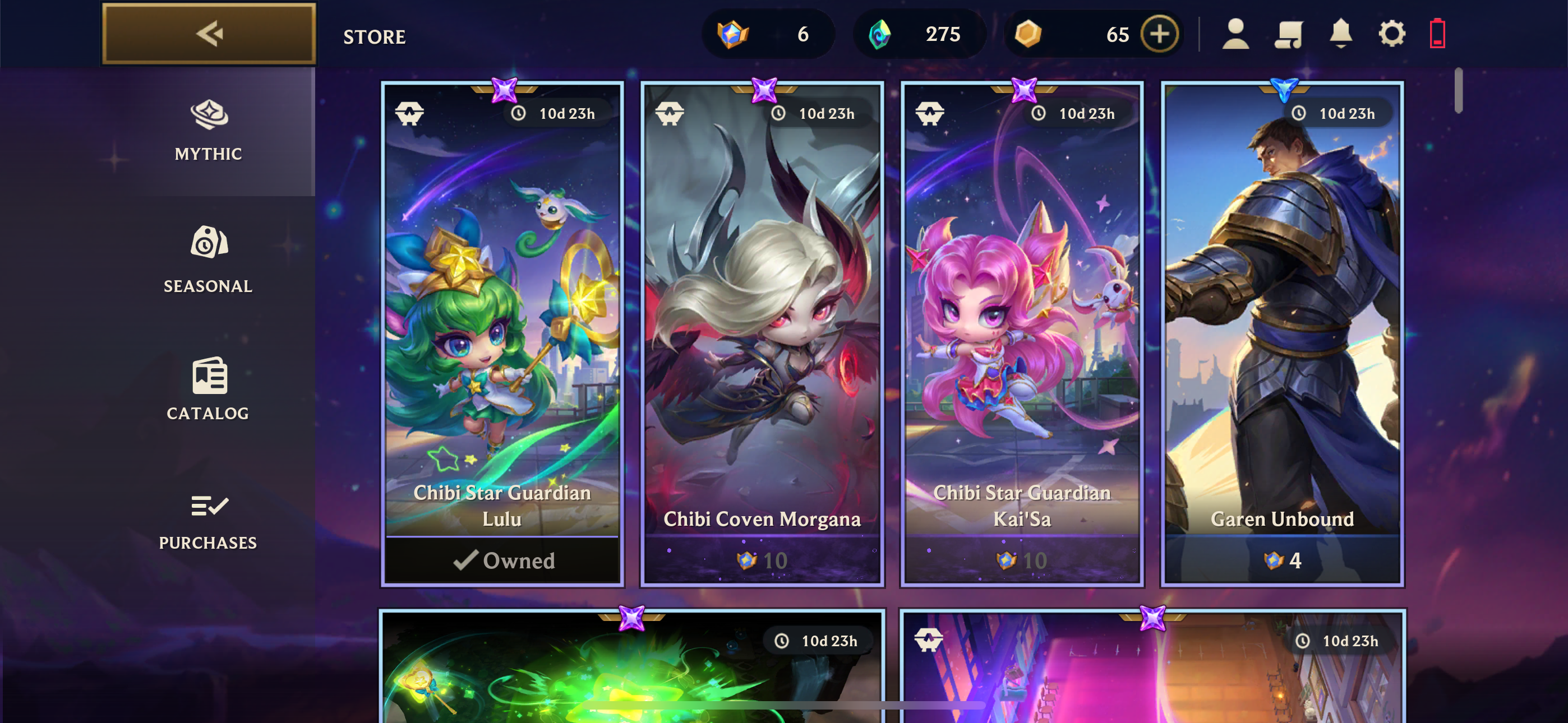
Task: Open the Seasonal store section
Action: (208, 261)
